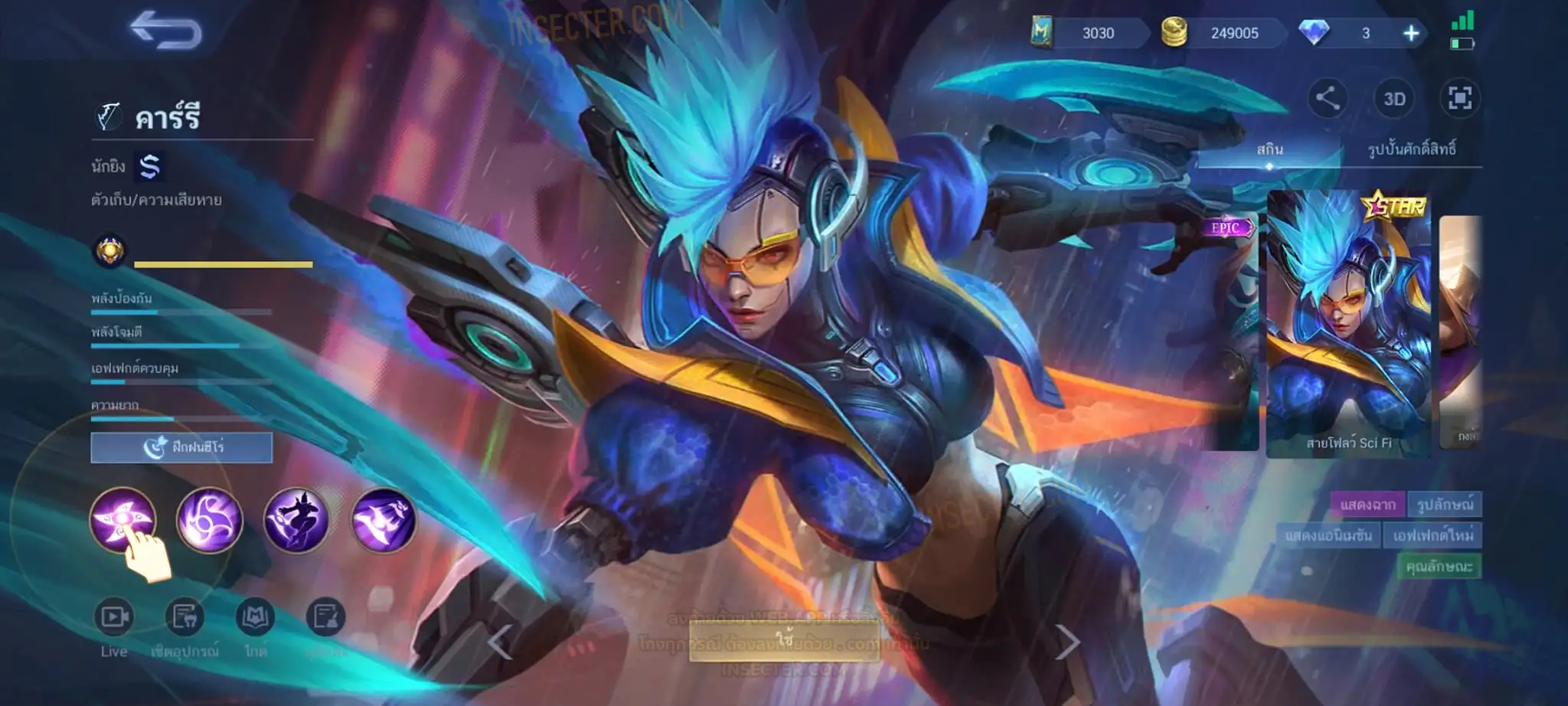
Task: Open the เซ็ตอุปกรณ์ equipment set icon
Action: pos(185,617)
